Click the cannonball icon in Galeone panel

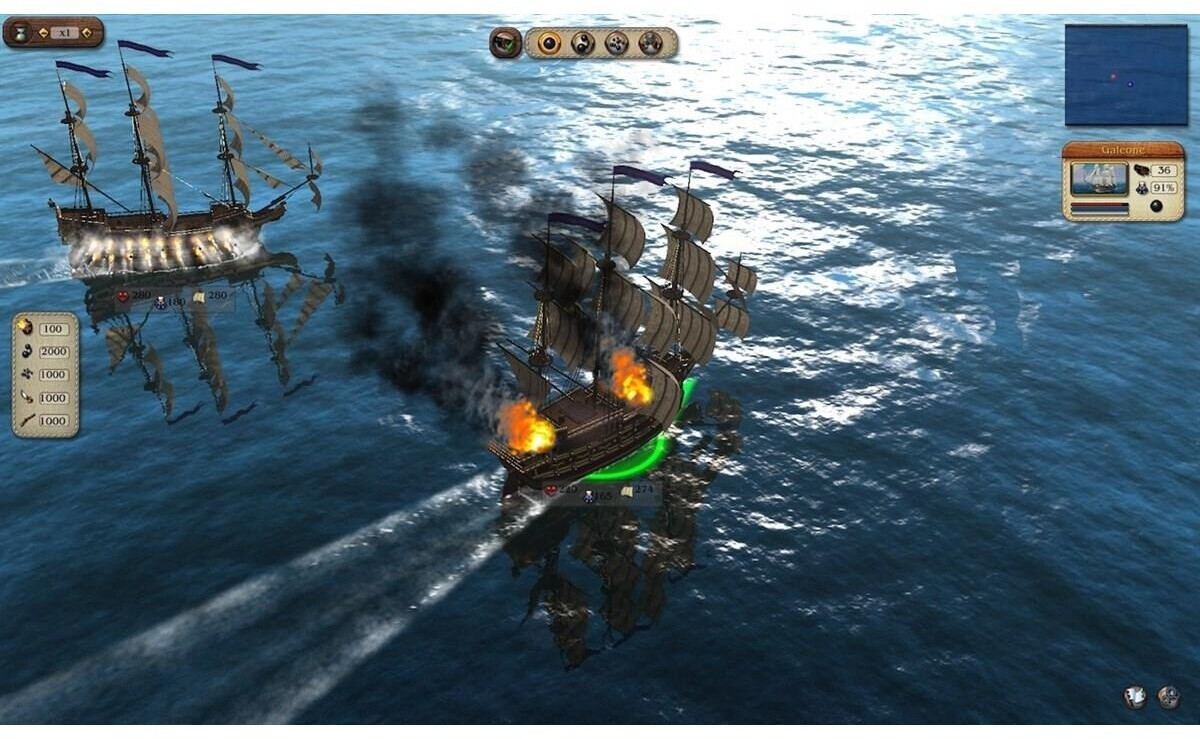(x=1156, y=206)
